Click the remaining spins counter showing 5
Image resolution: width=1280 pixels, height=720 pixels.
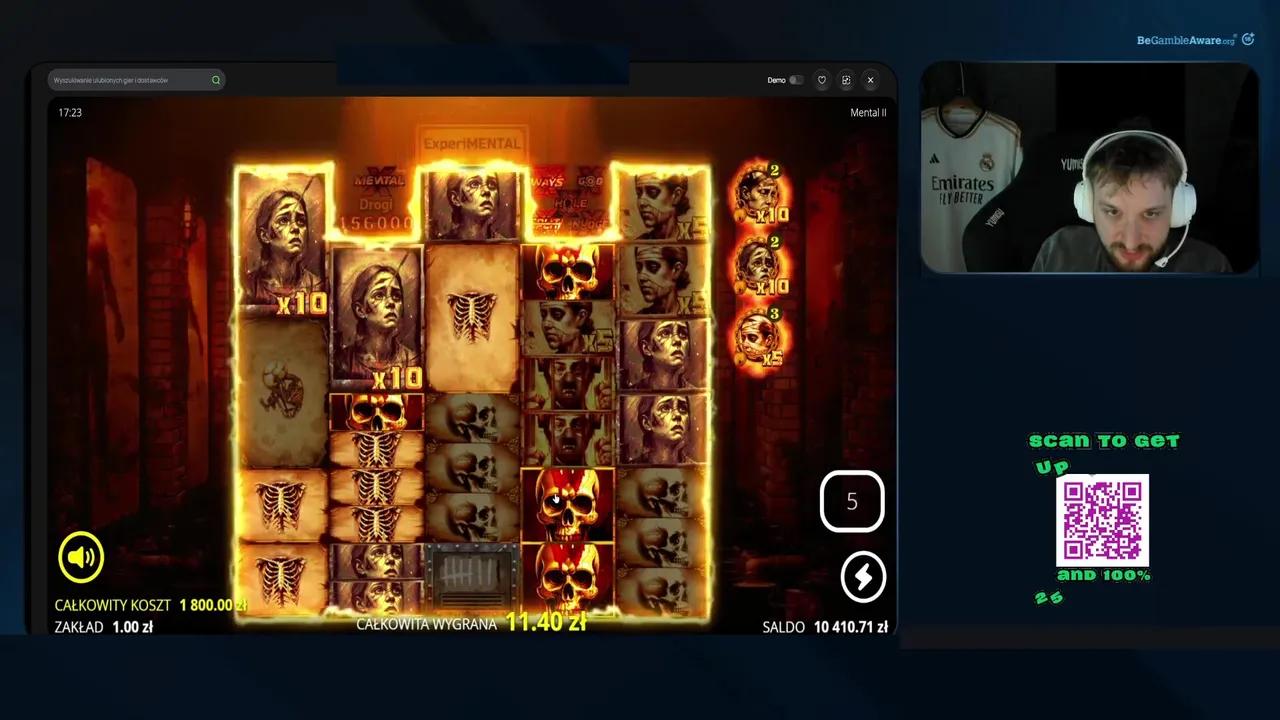(x=852, y=501)
